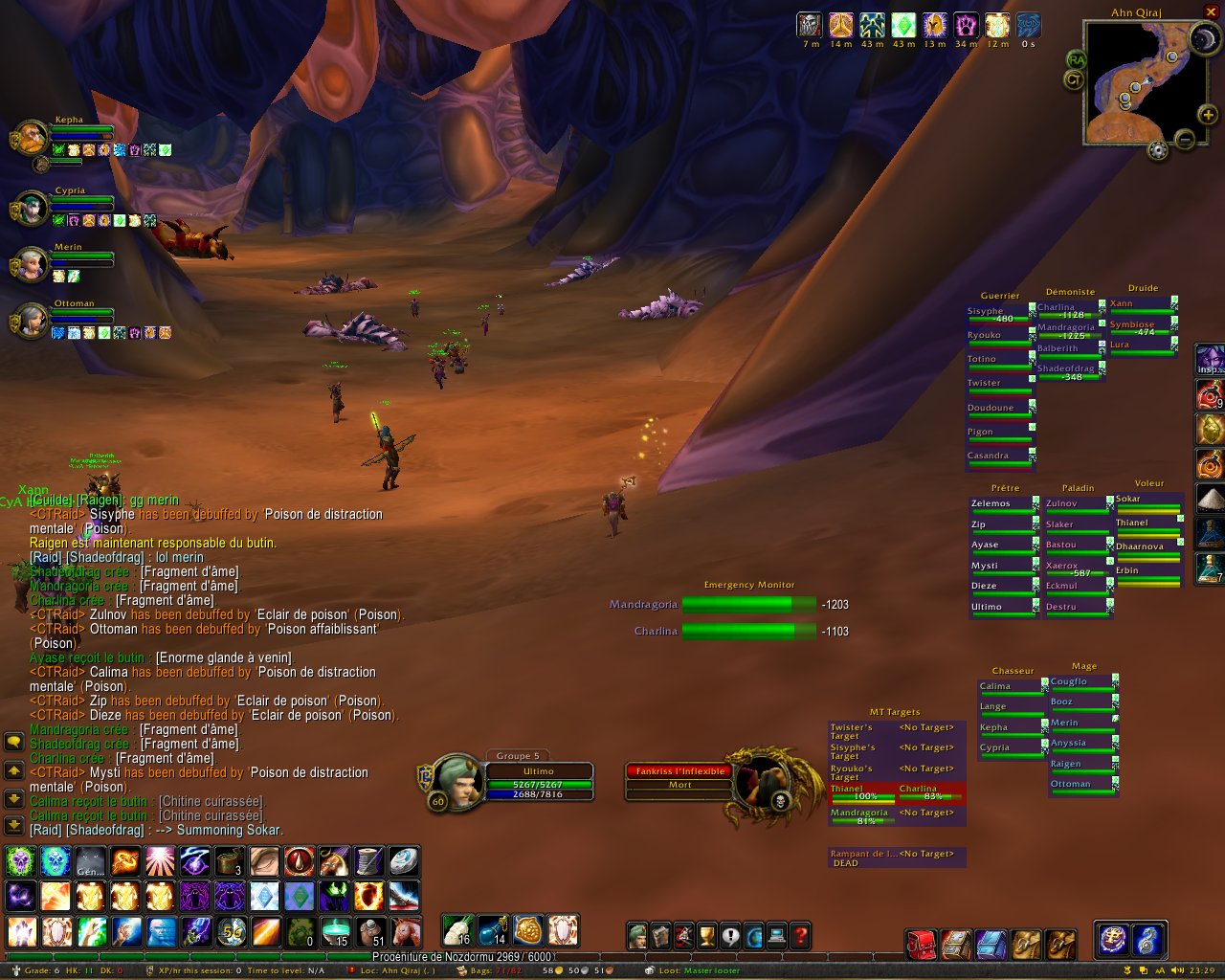1225x980 pixels.
Task: Select Zelemos in the Prêtre raid group
Action: coord(1001,504)
